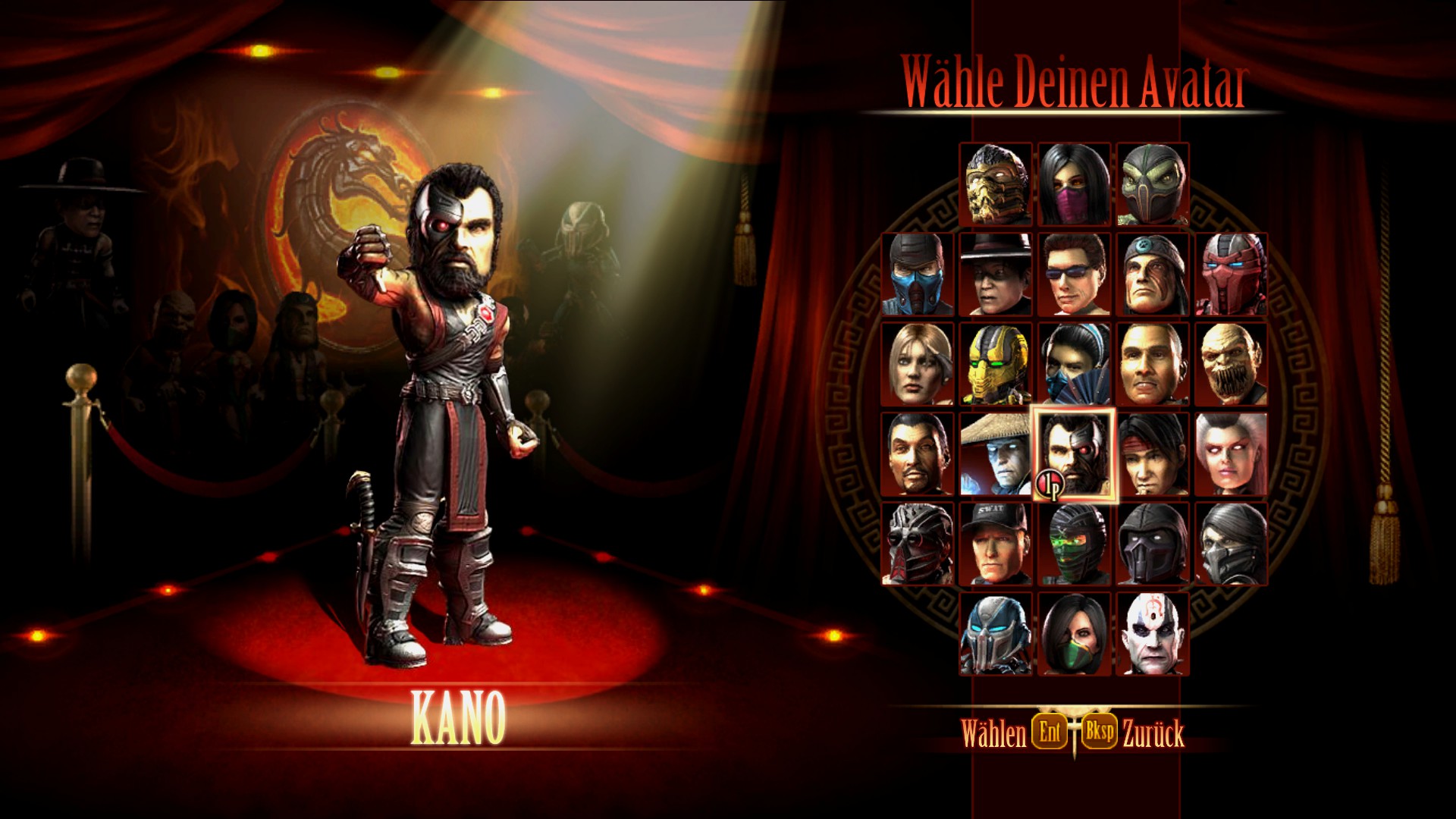
Task: Select Cyrax, the yellow cyborg
Action: 996,368
